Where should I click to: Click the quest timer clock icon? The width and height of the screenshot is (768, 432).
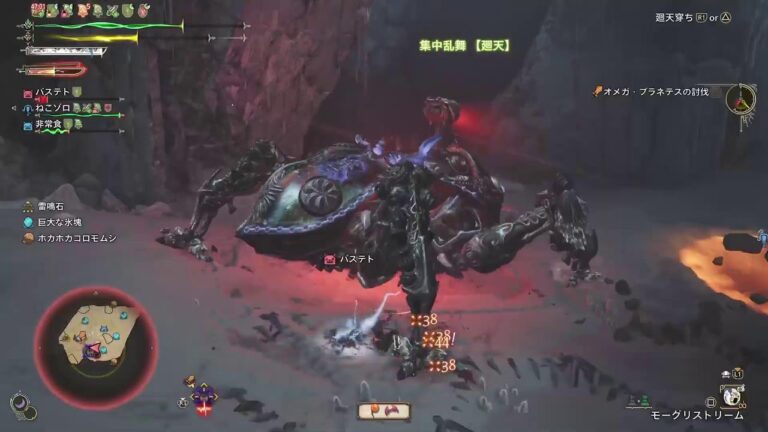point(740,98)
